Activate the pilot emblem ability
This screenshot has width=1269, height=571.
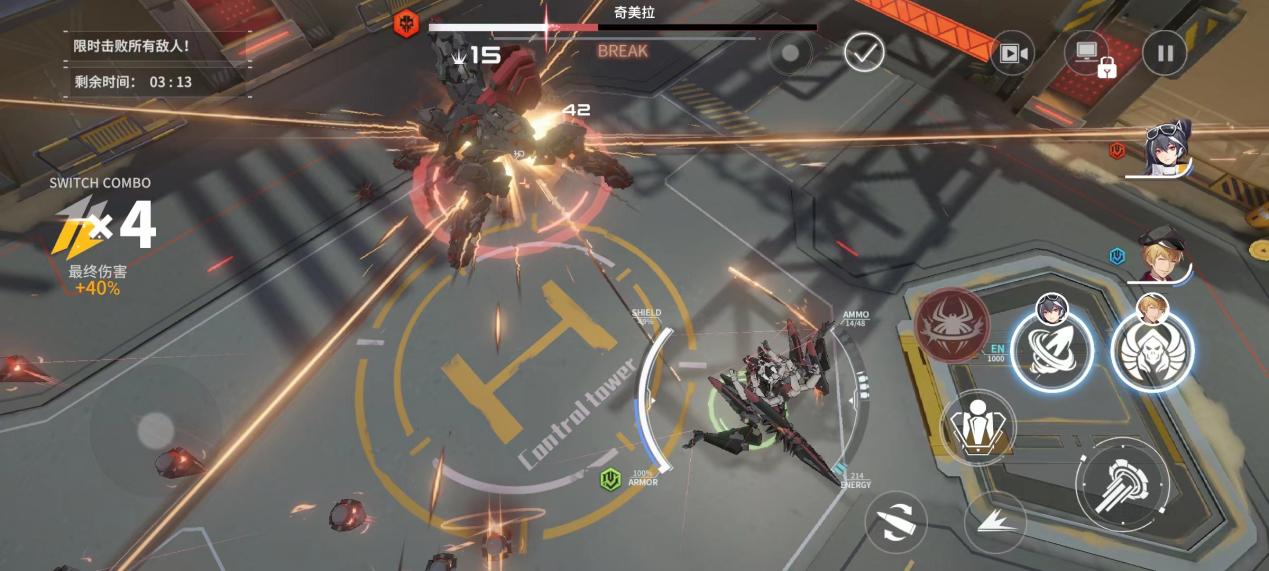tap(977, 428)
